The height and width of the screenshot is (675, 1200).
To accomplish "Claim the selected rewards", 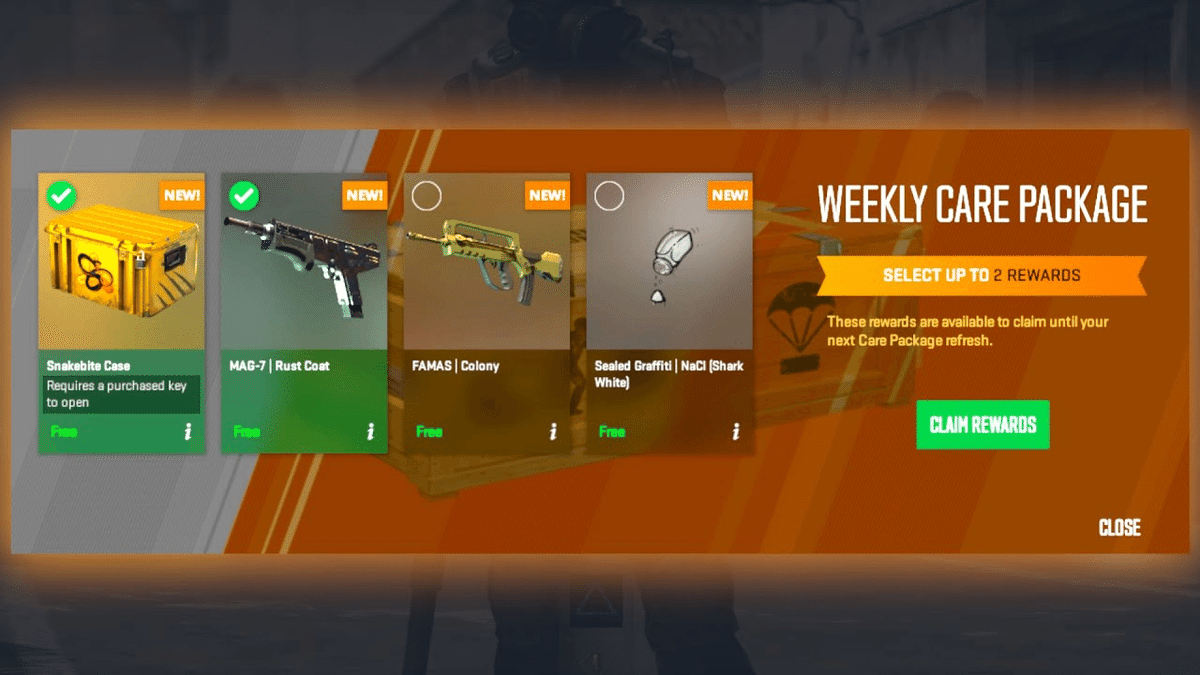I will coord(982,424).
